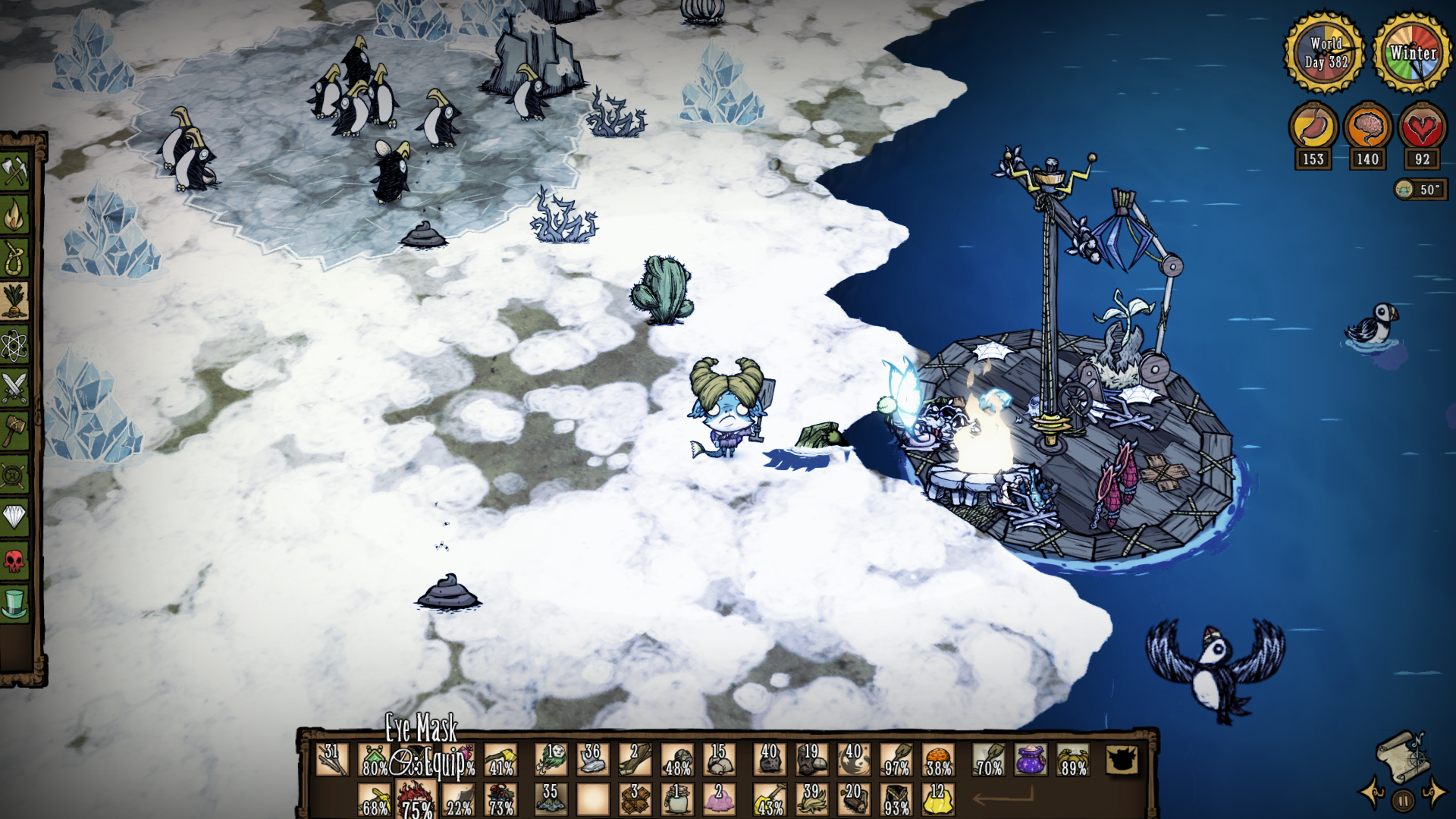Screen dimensions: 1456x819
Task: Select the Magic red skull tab
Action: [x=14, y=562]
